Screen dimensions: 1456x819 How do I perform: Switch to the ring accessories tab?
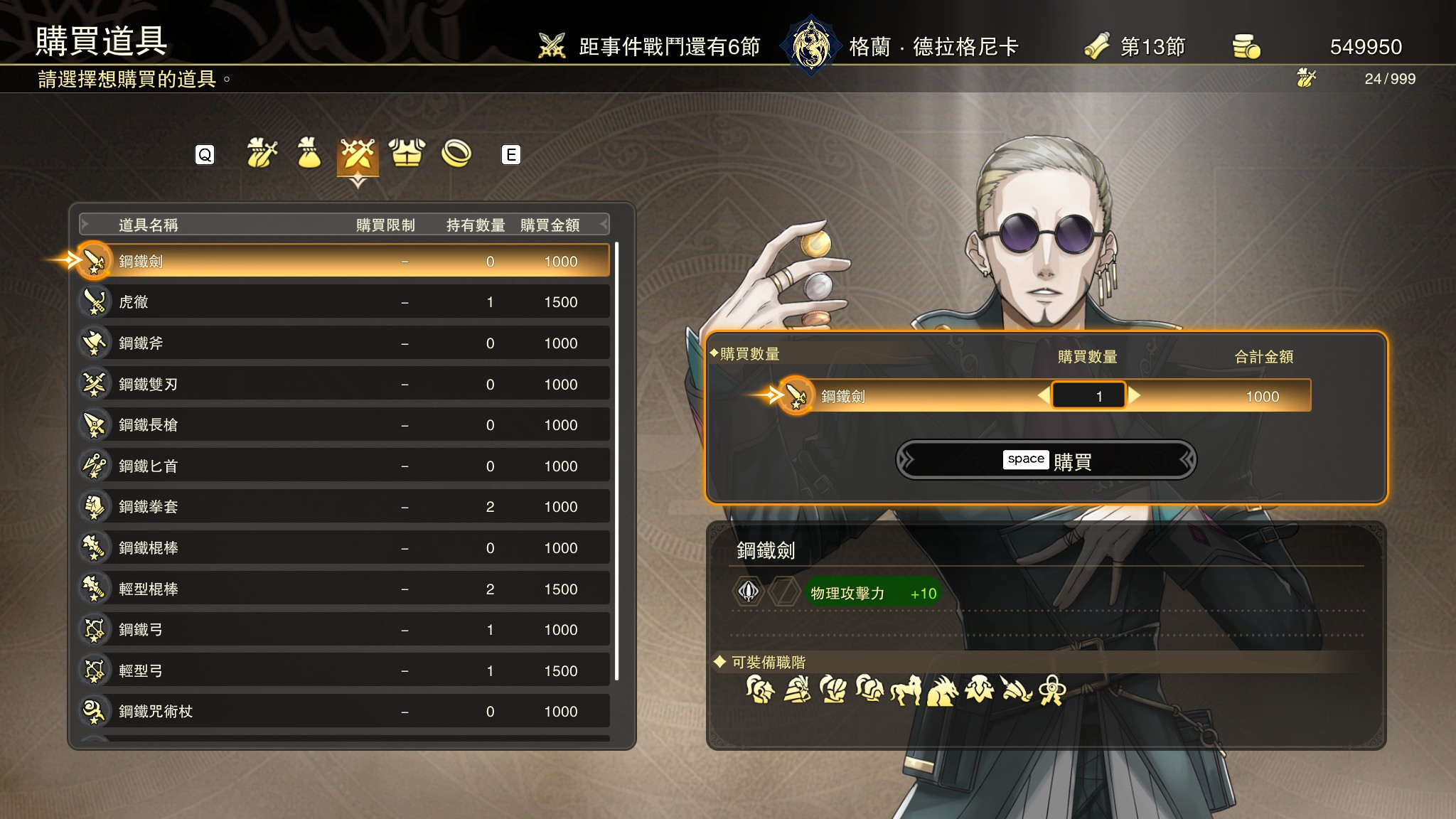tap(456, 154)
